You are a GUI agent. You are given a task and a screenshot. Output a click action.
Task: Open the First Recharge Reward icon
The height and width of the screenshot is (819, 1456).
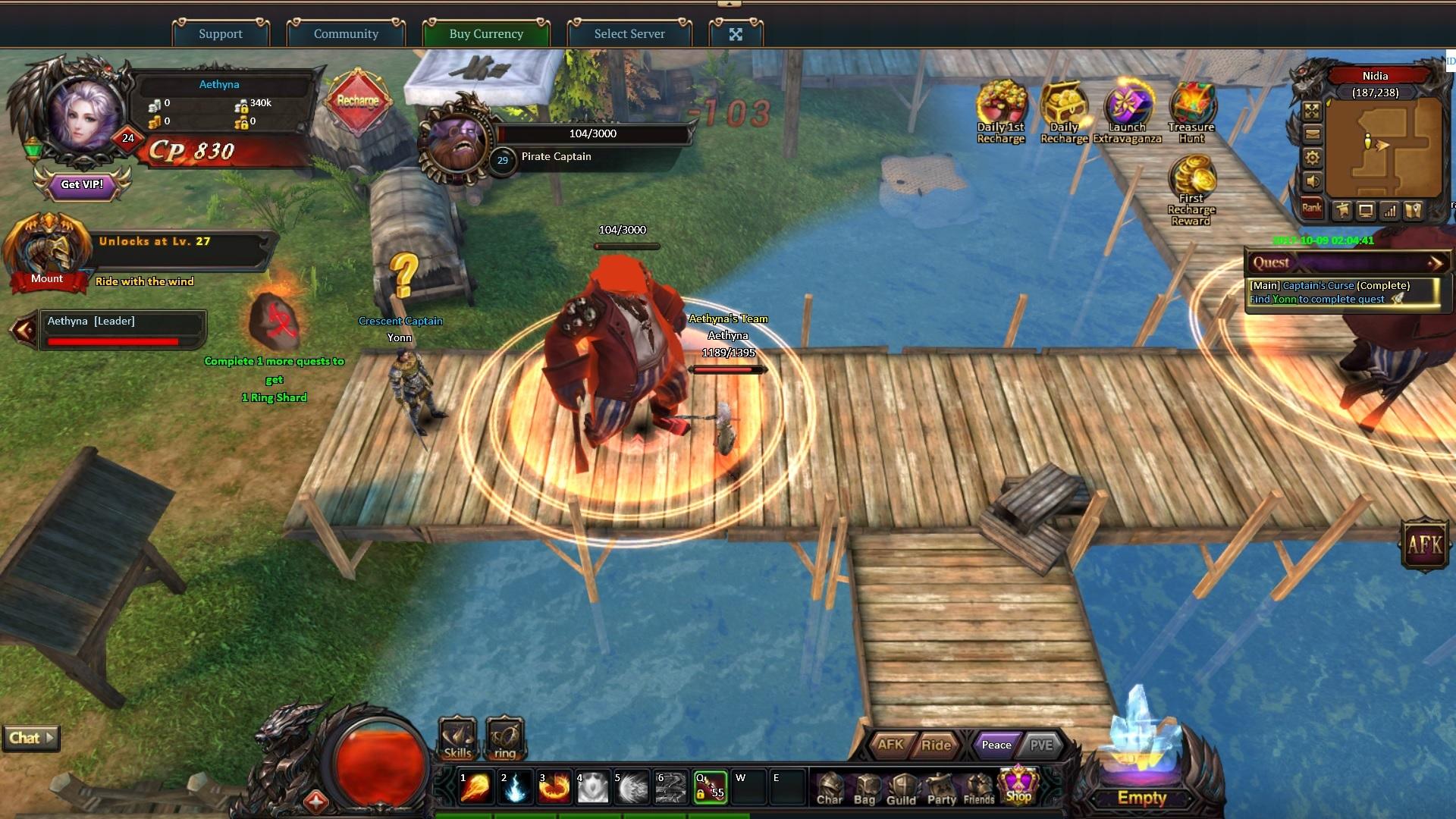coord(1191,190)
